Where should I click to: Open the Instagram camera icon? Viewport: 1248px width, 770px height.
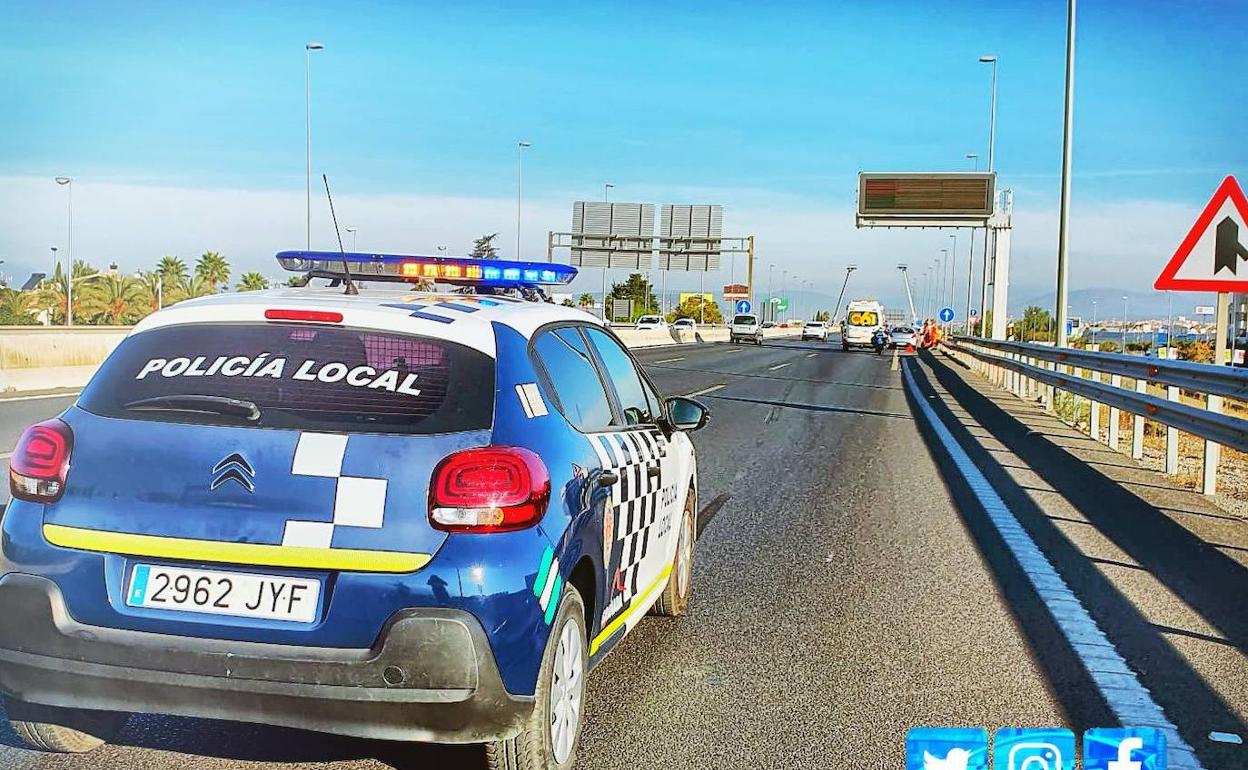(1034, 751)
